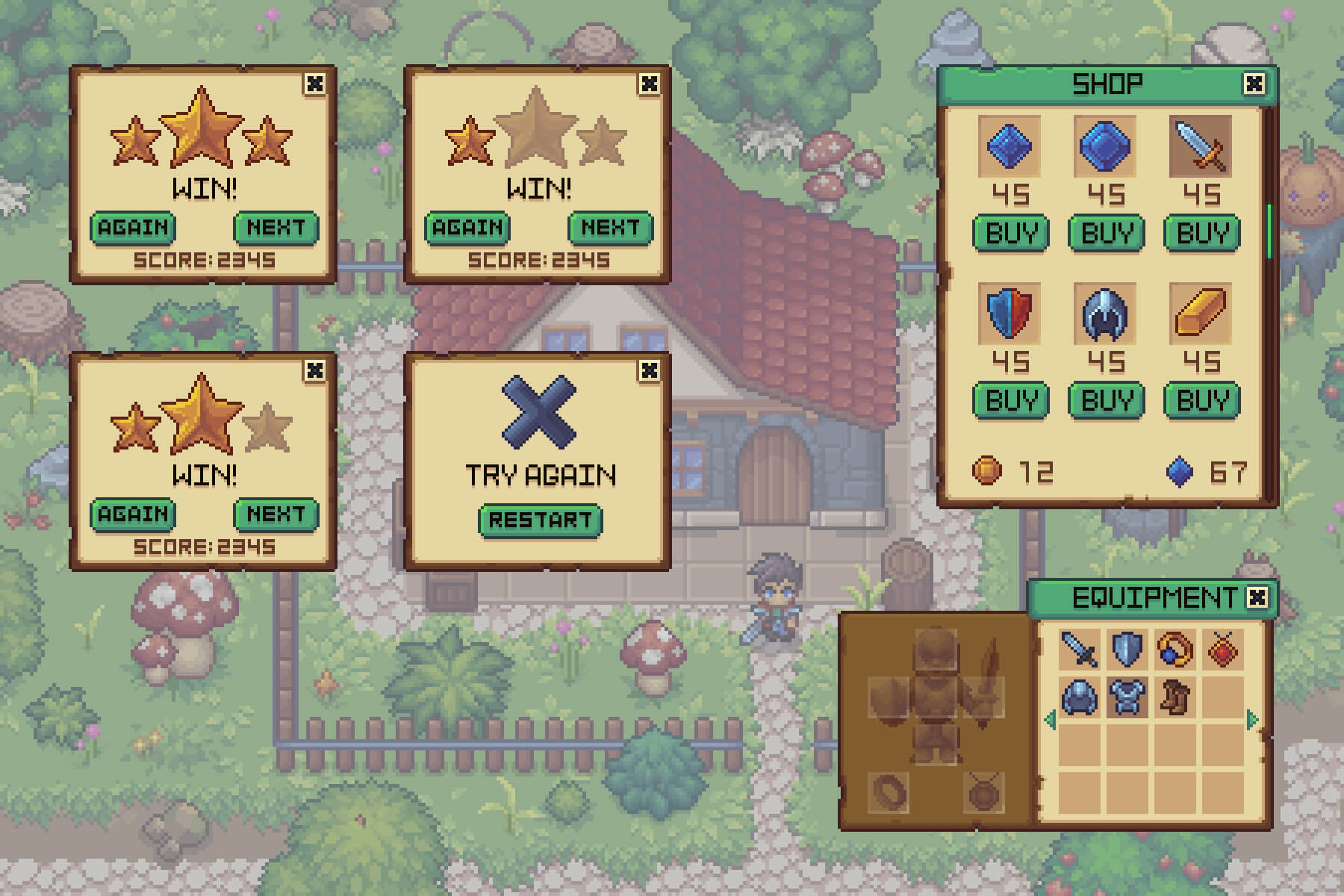Buy the gold bar item

1201,400
